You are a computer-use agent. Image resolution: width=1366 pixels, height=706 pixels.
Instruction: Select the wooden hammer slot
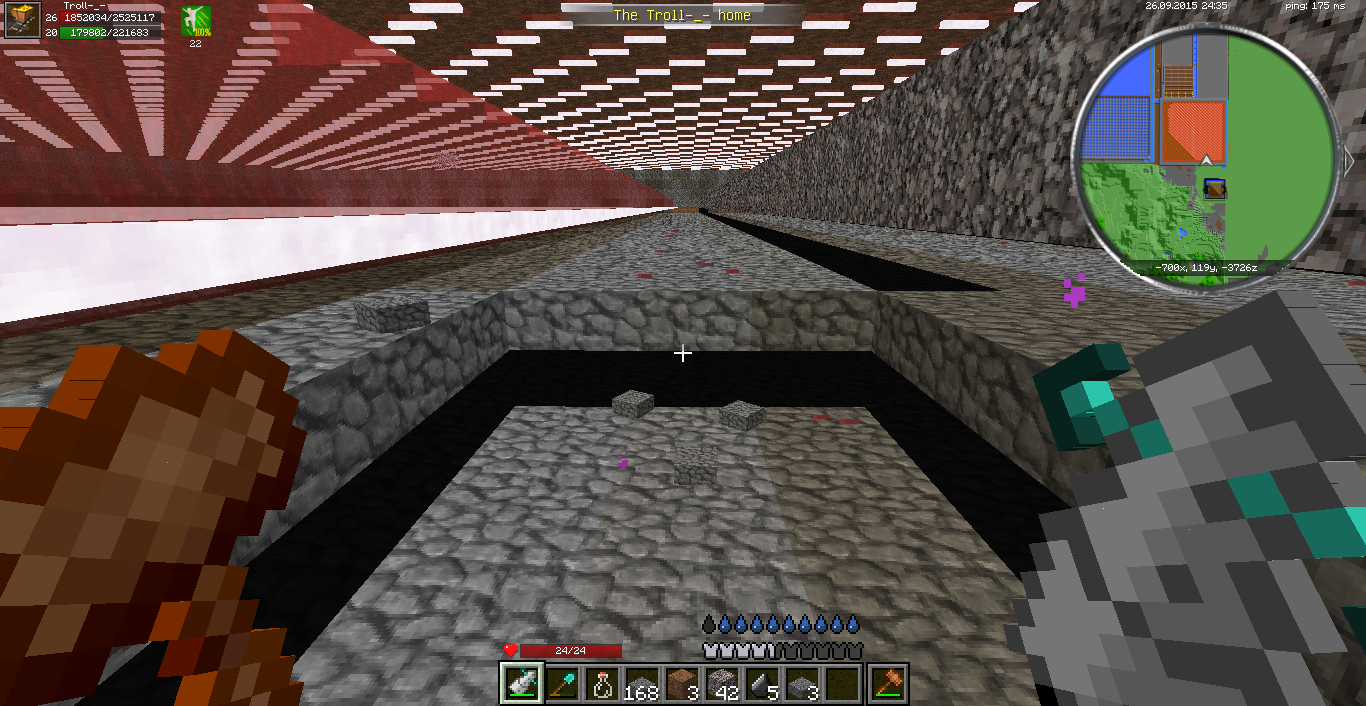pos(888,683)
